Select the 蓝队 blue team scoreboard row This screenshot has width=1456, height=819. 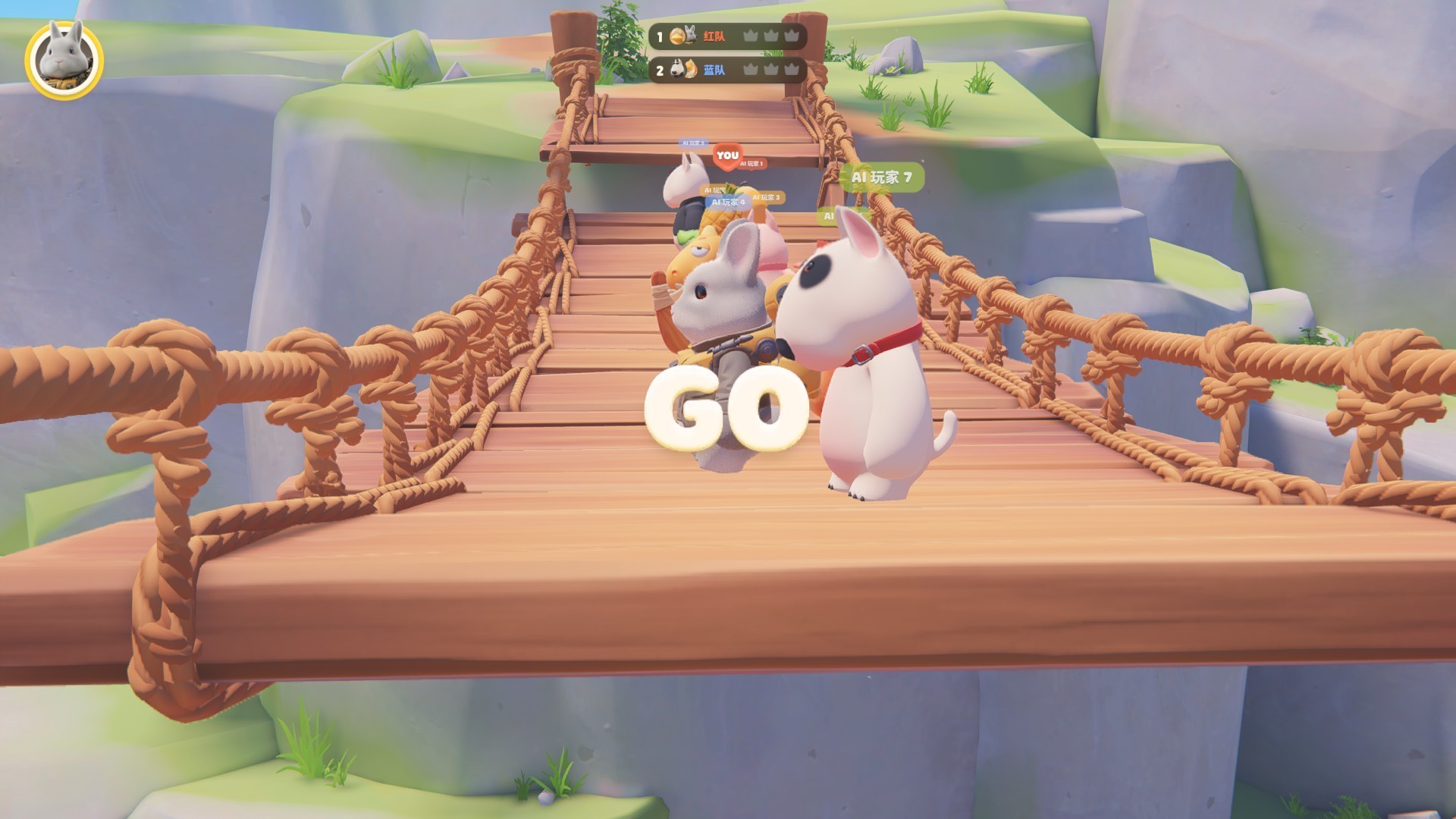point(726,70)
